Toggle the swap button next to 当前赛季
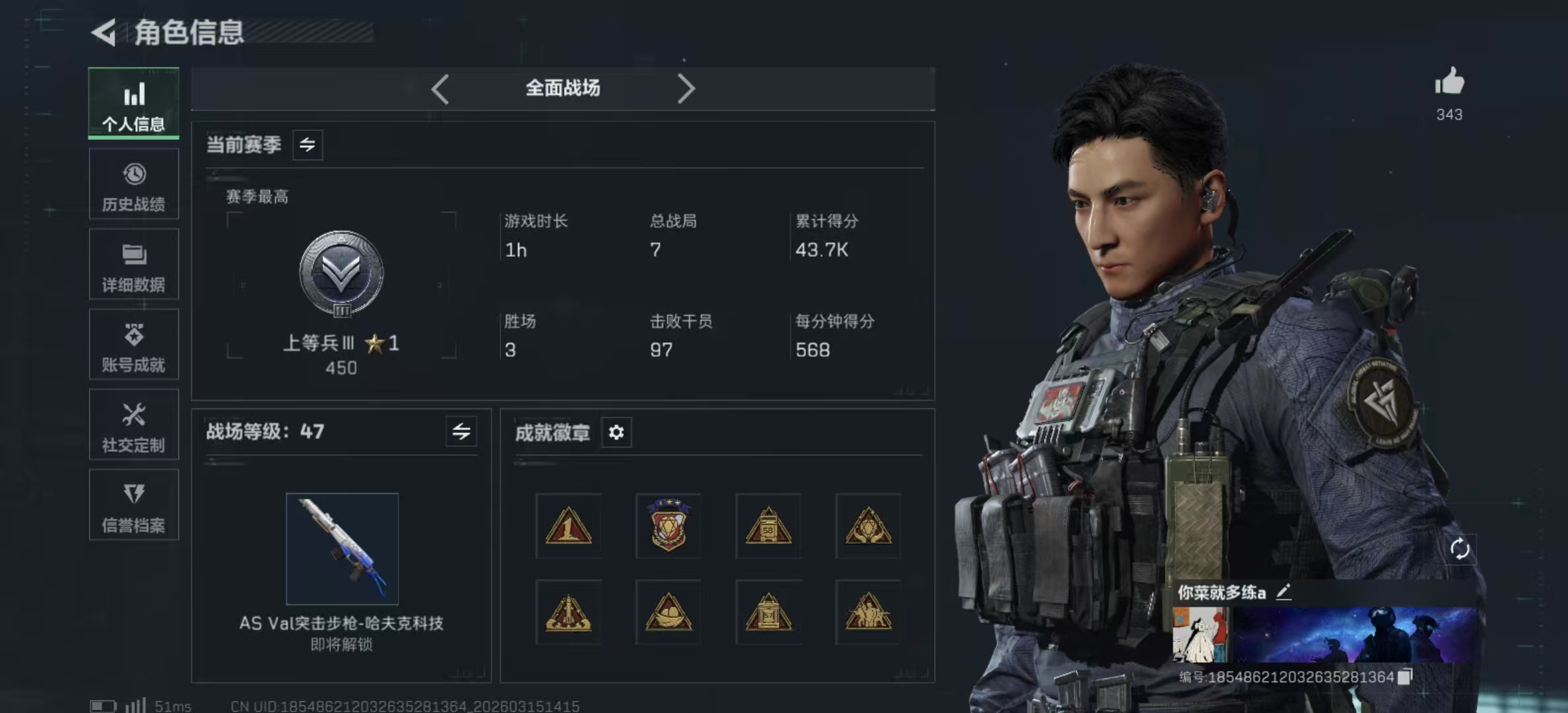 tap(308, 145)
